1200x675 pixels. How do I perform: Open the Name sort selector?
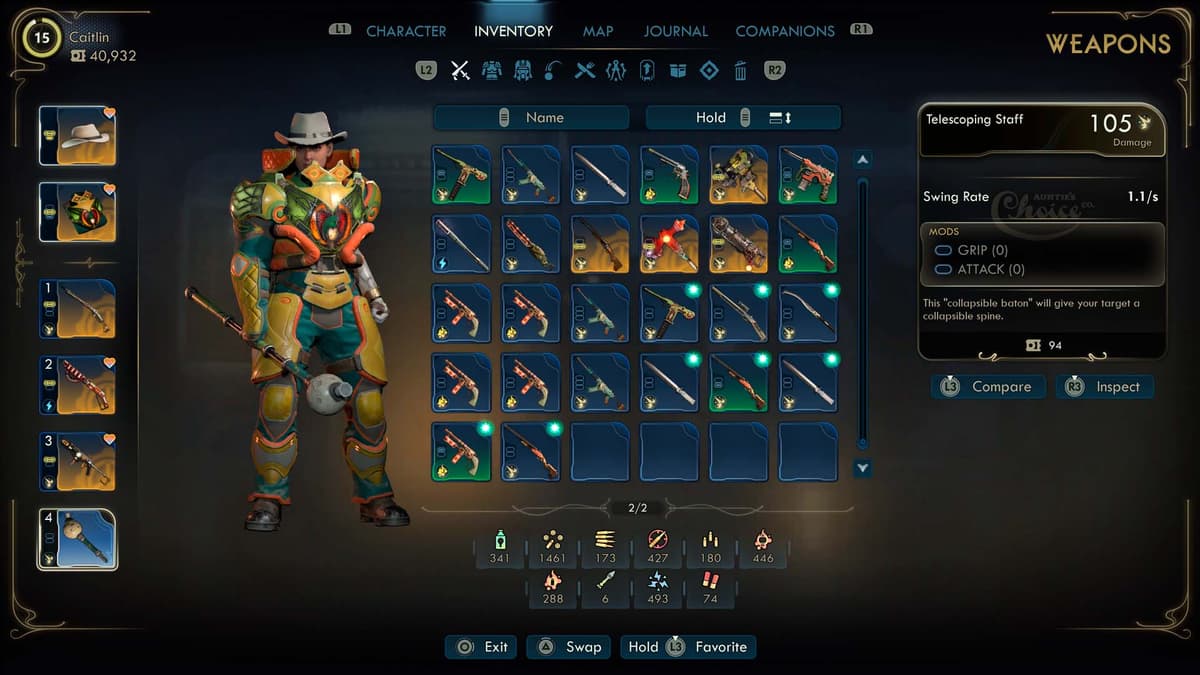[x=532, y=118]
